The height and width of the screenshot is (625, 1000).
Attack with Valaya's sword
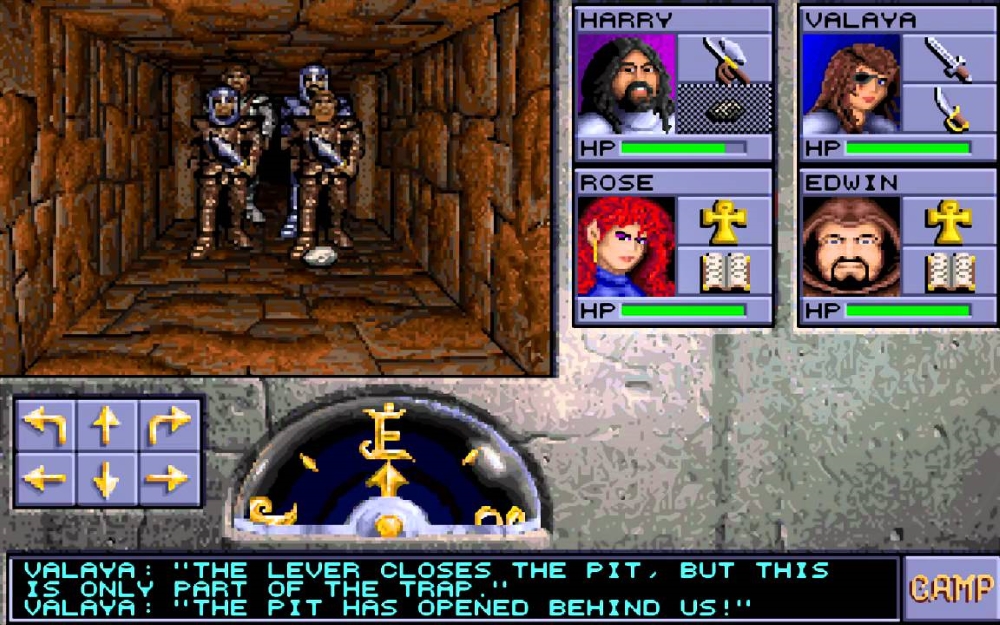tap(949, 59)
